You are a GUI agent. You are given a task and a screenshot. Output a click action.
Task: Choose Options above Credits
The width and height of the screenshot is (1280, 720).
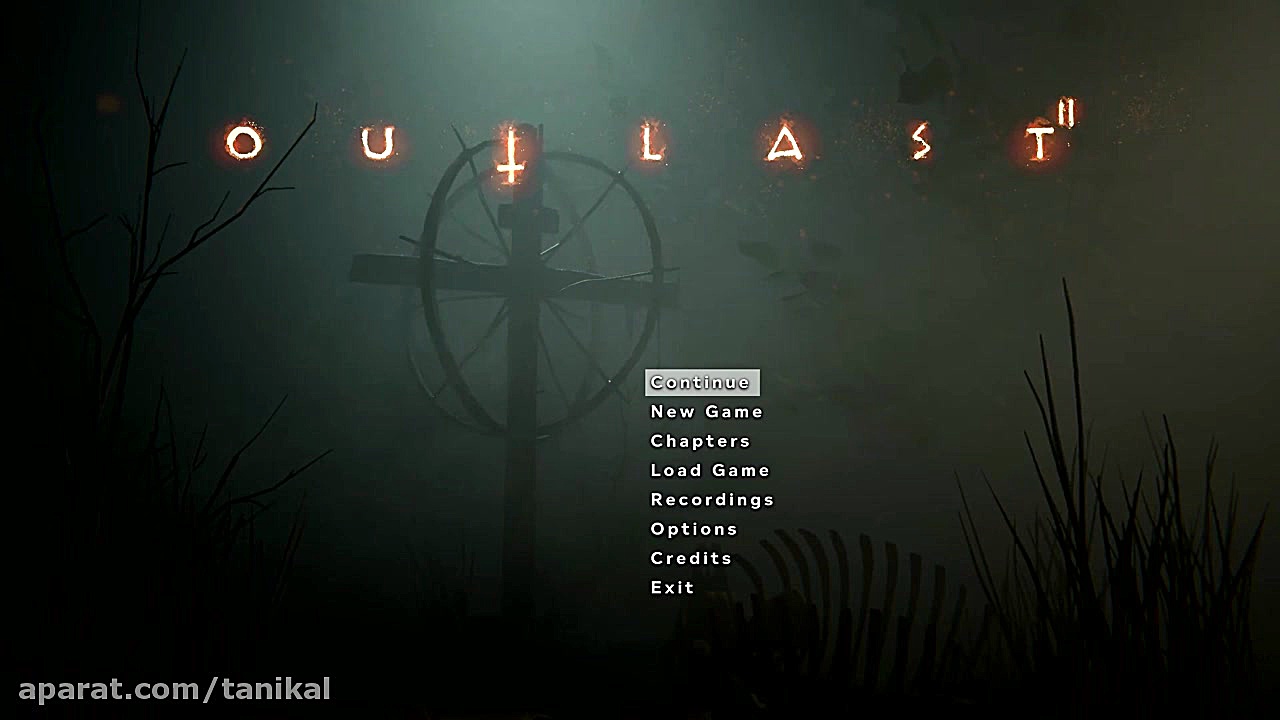click(x=694, y=529)
